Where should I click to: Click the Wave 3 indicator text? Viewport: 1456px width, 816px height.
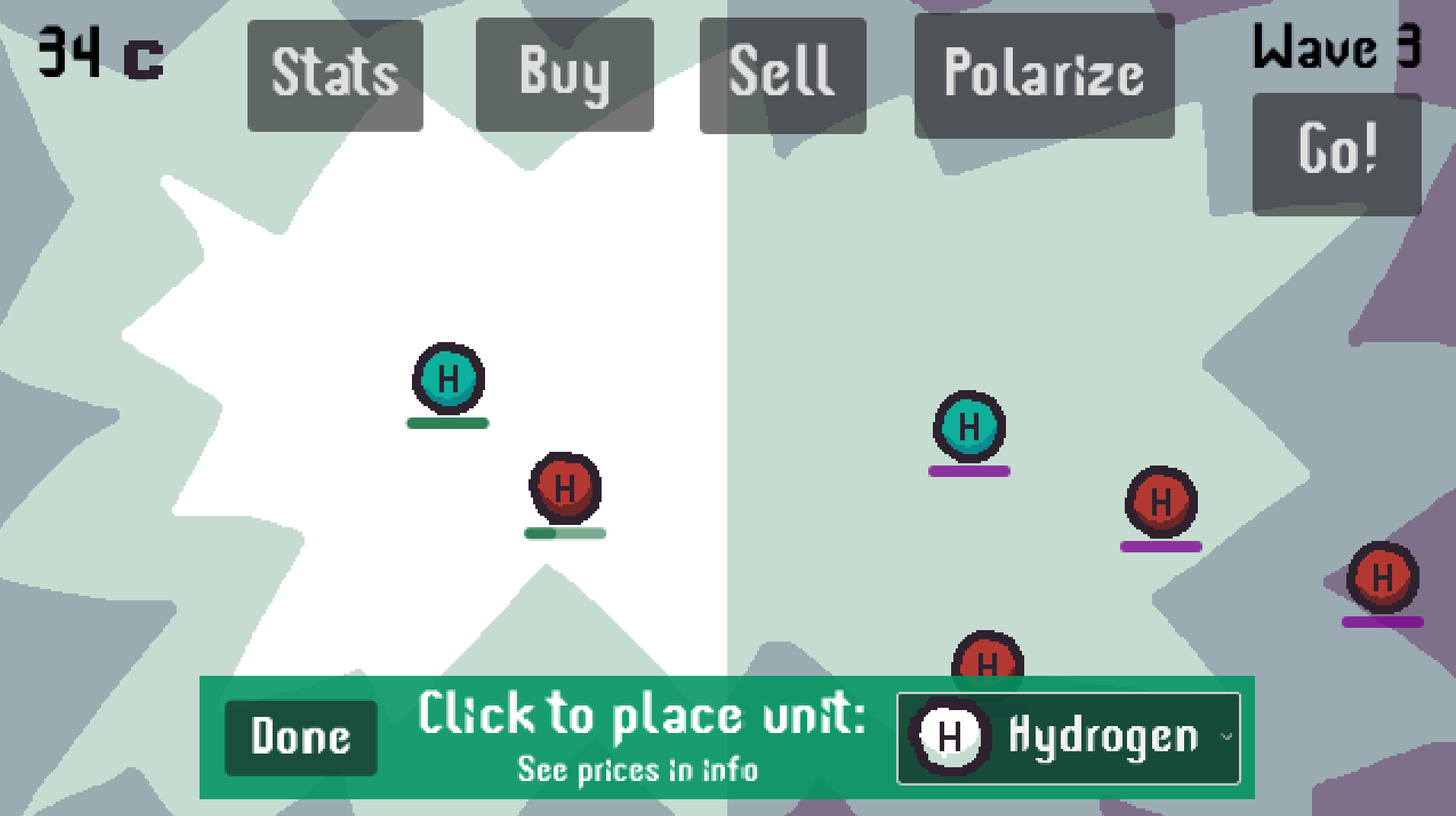click(x=1336, y=47)
